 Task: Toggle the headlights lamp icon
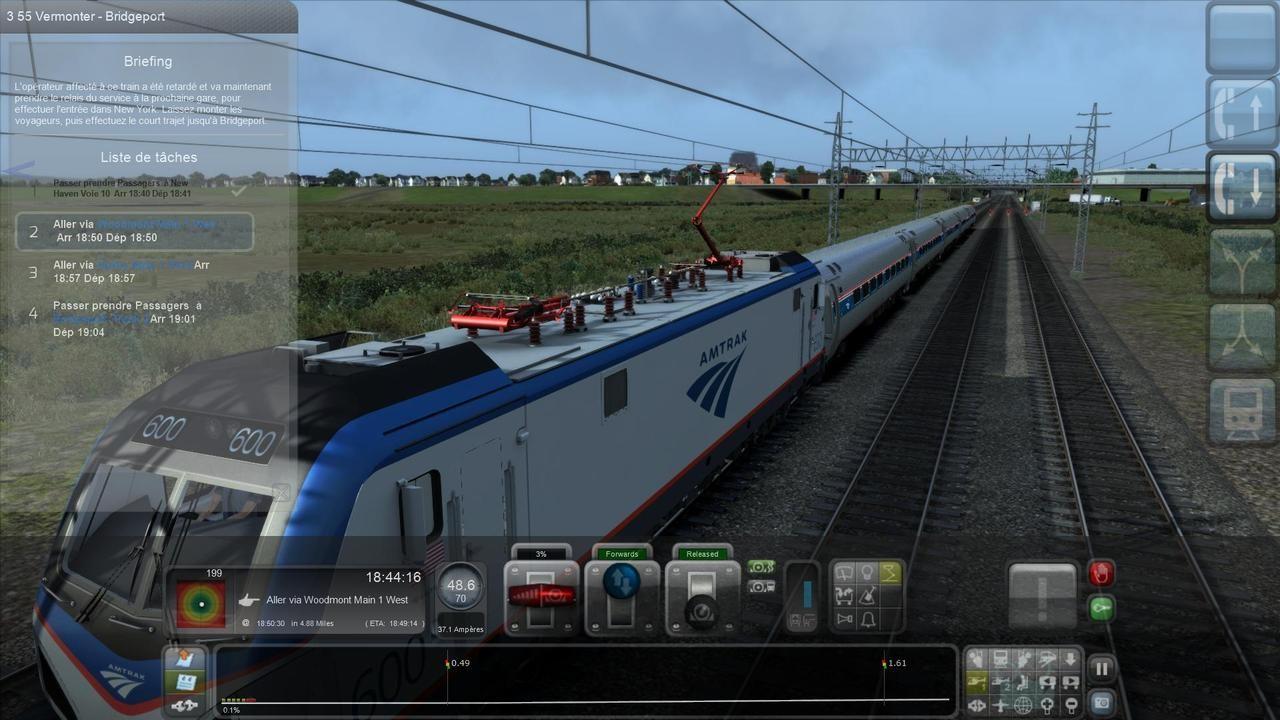point(866,573)
